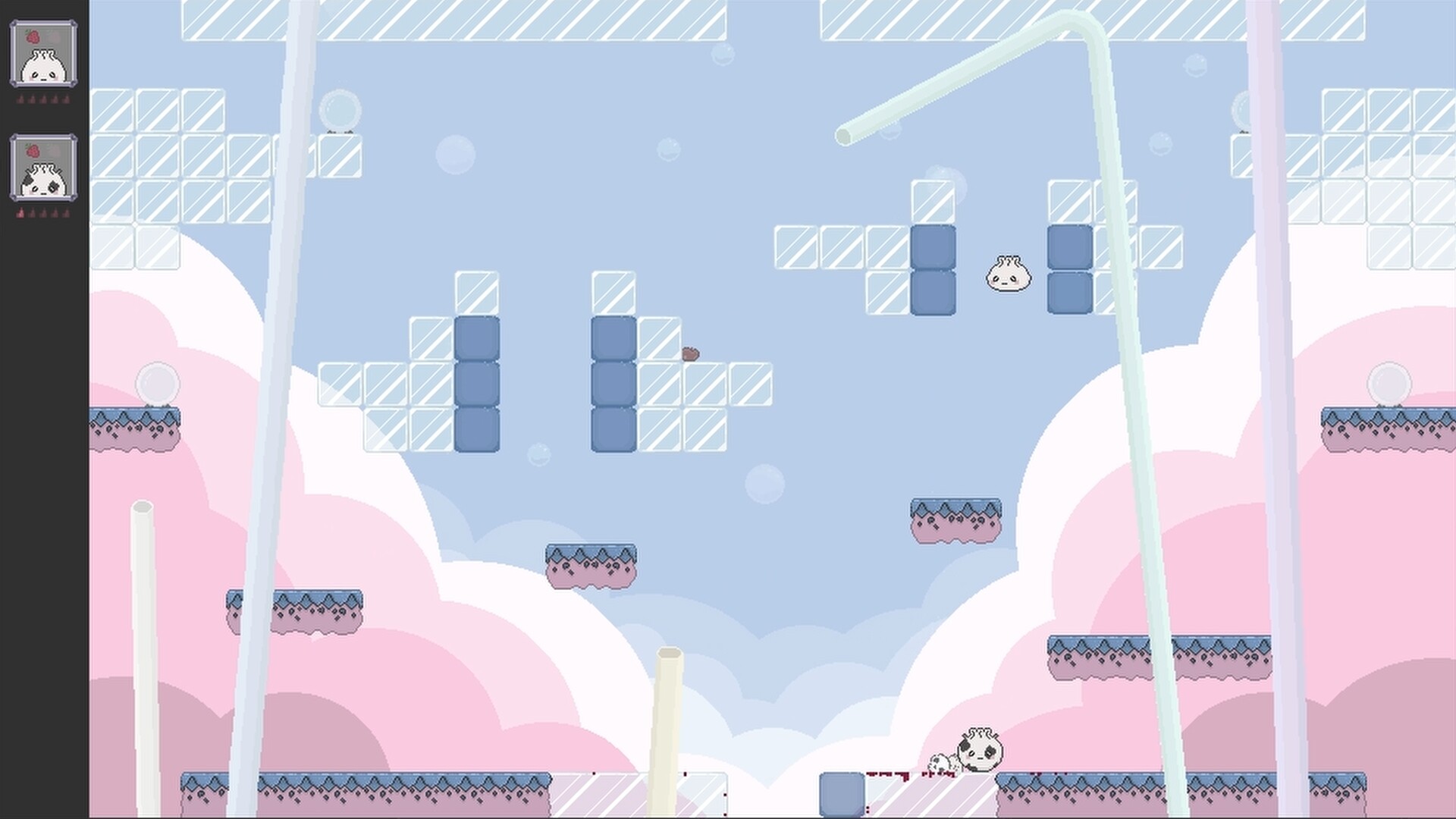Click the first filled life pip under Player 2

(19, 213)
